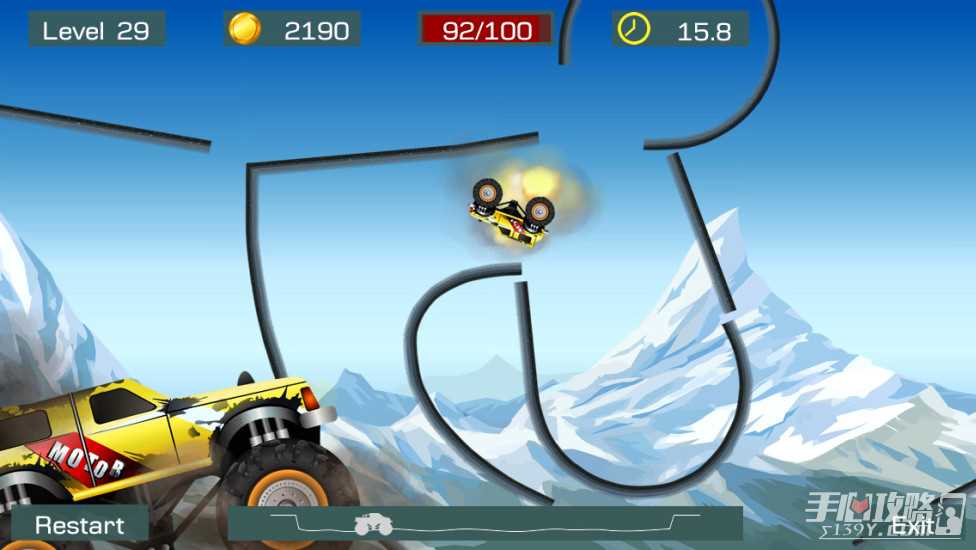
Task: Click the Restart button
Action: point(80,524)
